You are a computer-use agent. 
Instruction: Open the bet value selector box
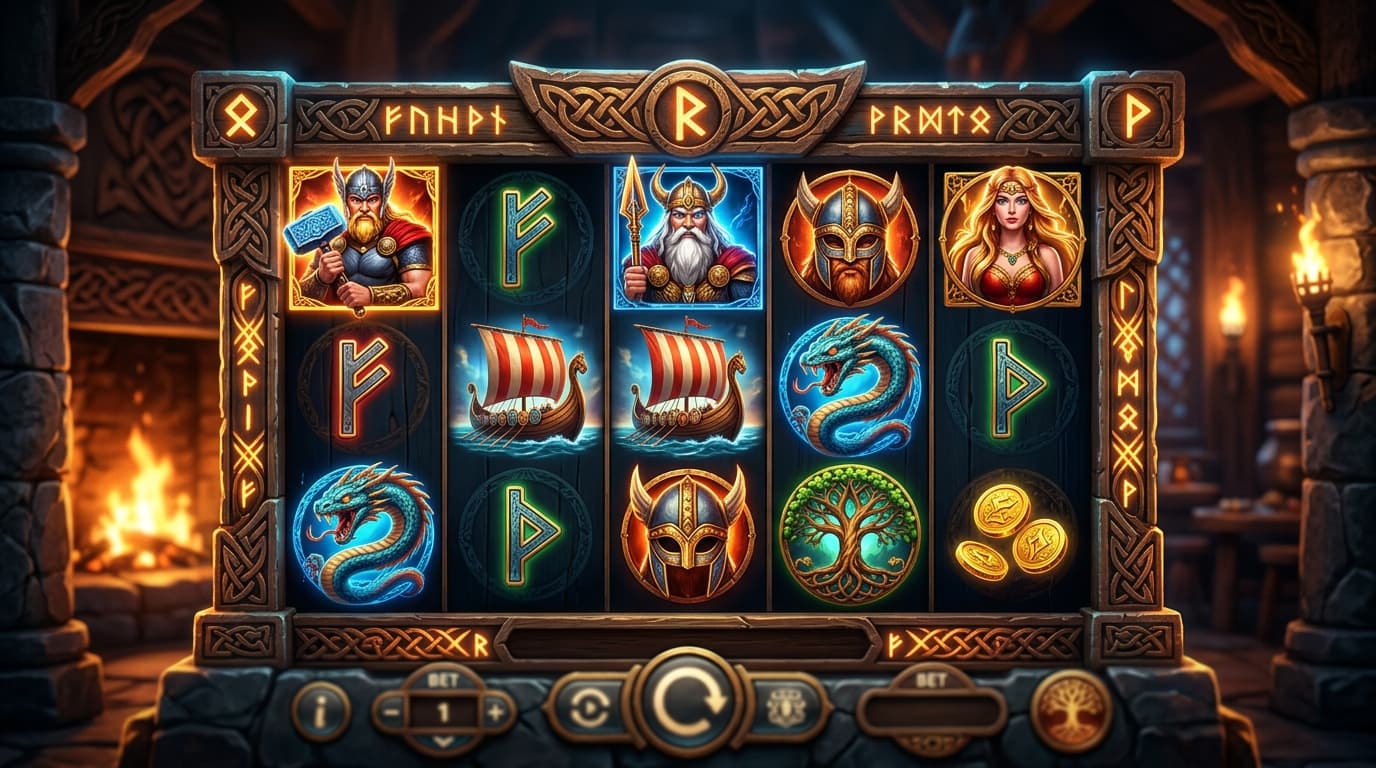point(931,709)
